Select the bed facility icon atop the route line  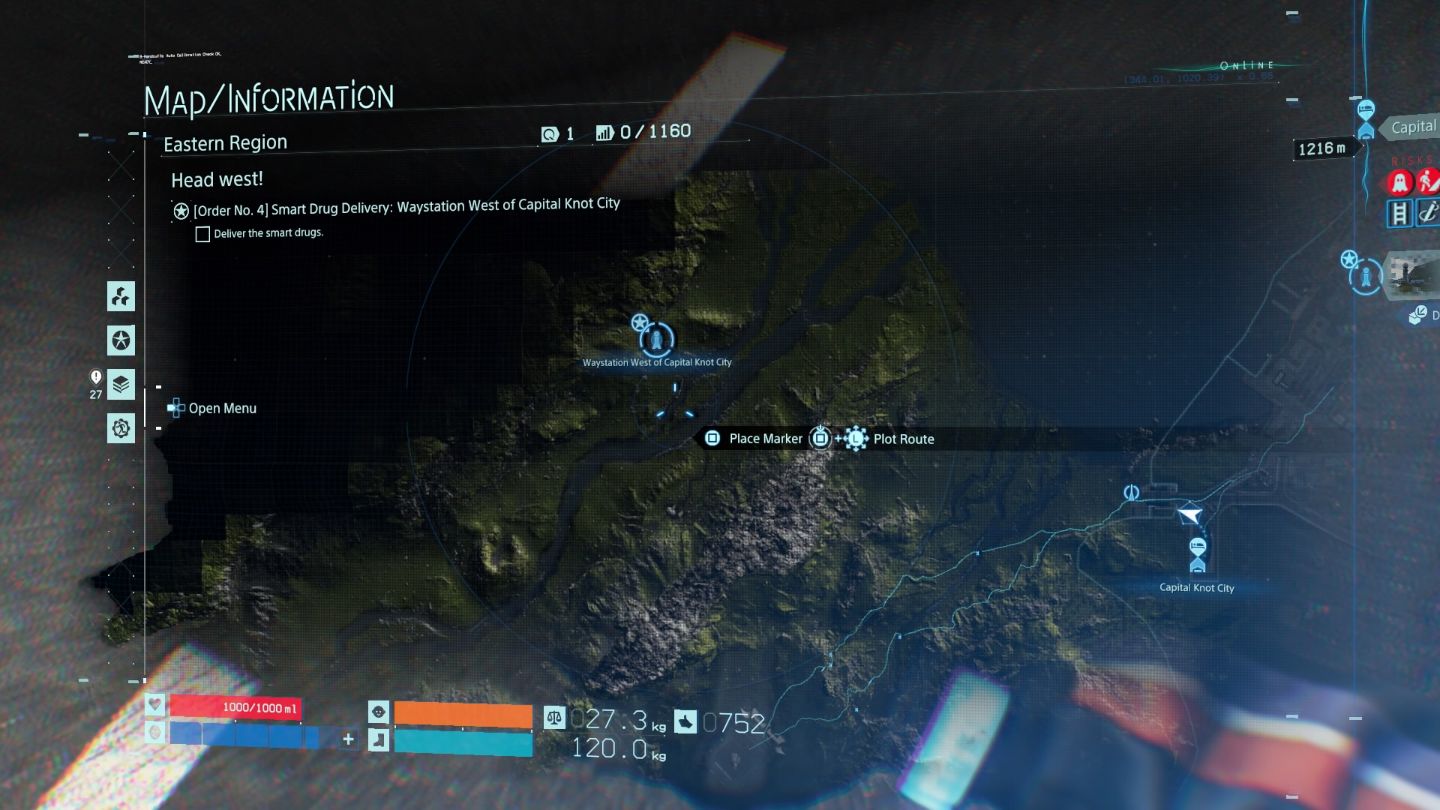tap(1367, 110)
